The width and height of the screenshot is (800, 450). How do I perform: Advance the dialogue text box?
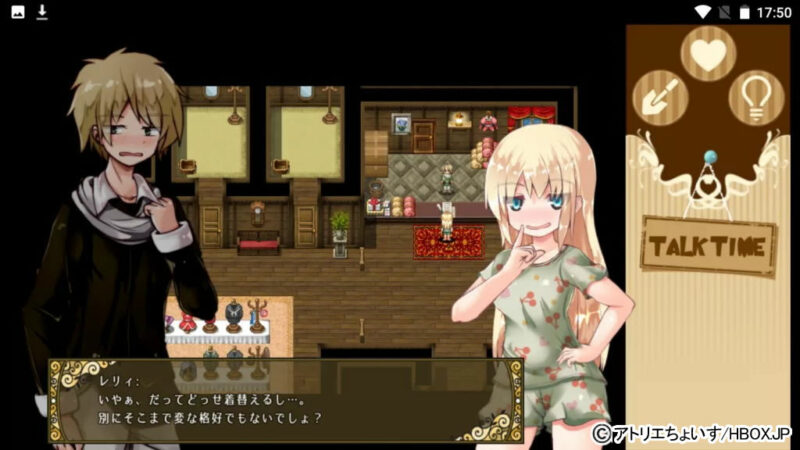[x=285, y=400]
